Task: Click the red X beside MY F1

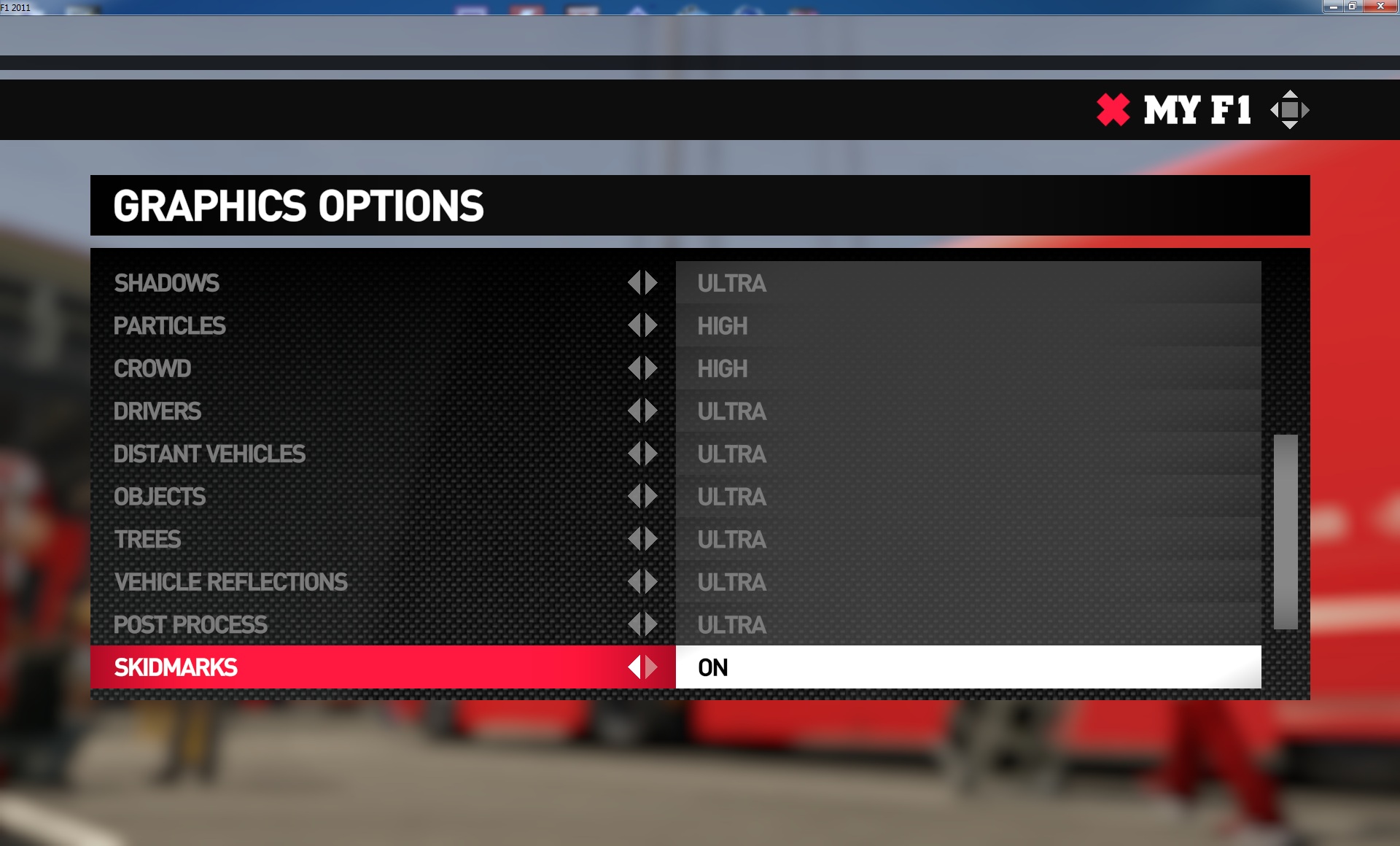Action: pos(1113,110)
